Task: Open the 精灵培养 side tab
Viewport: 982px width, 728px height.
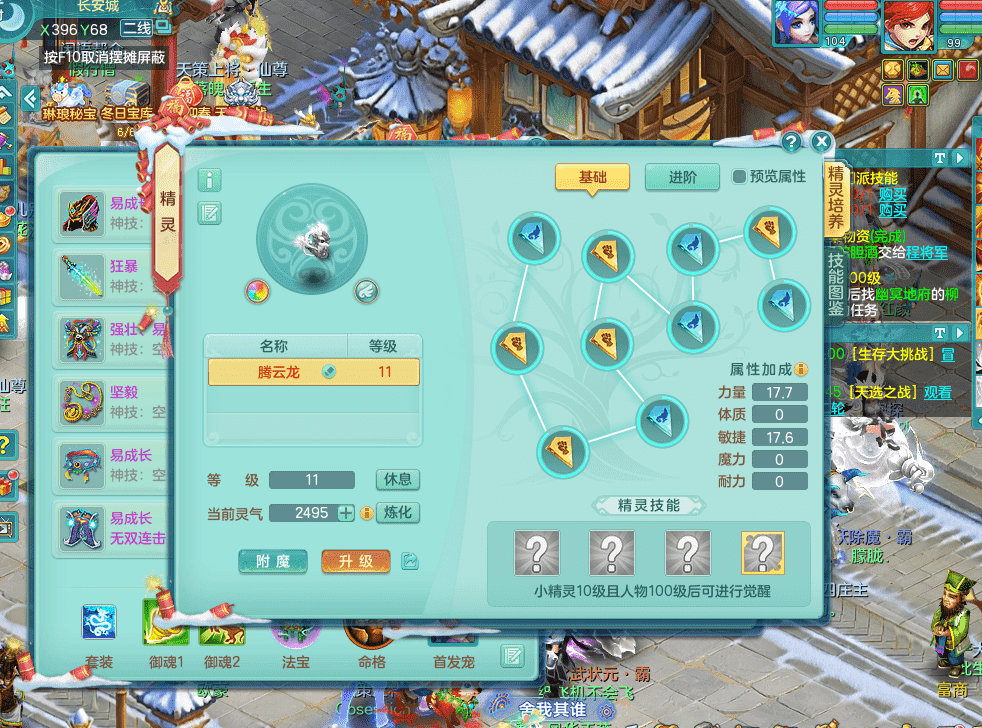Action: [x=835, y=197]
